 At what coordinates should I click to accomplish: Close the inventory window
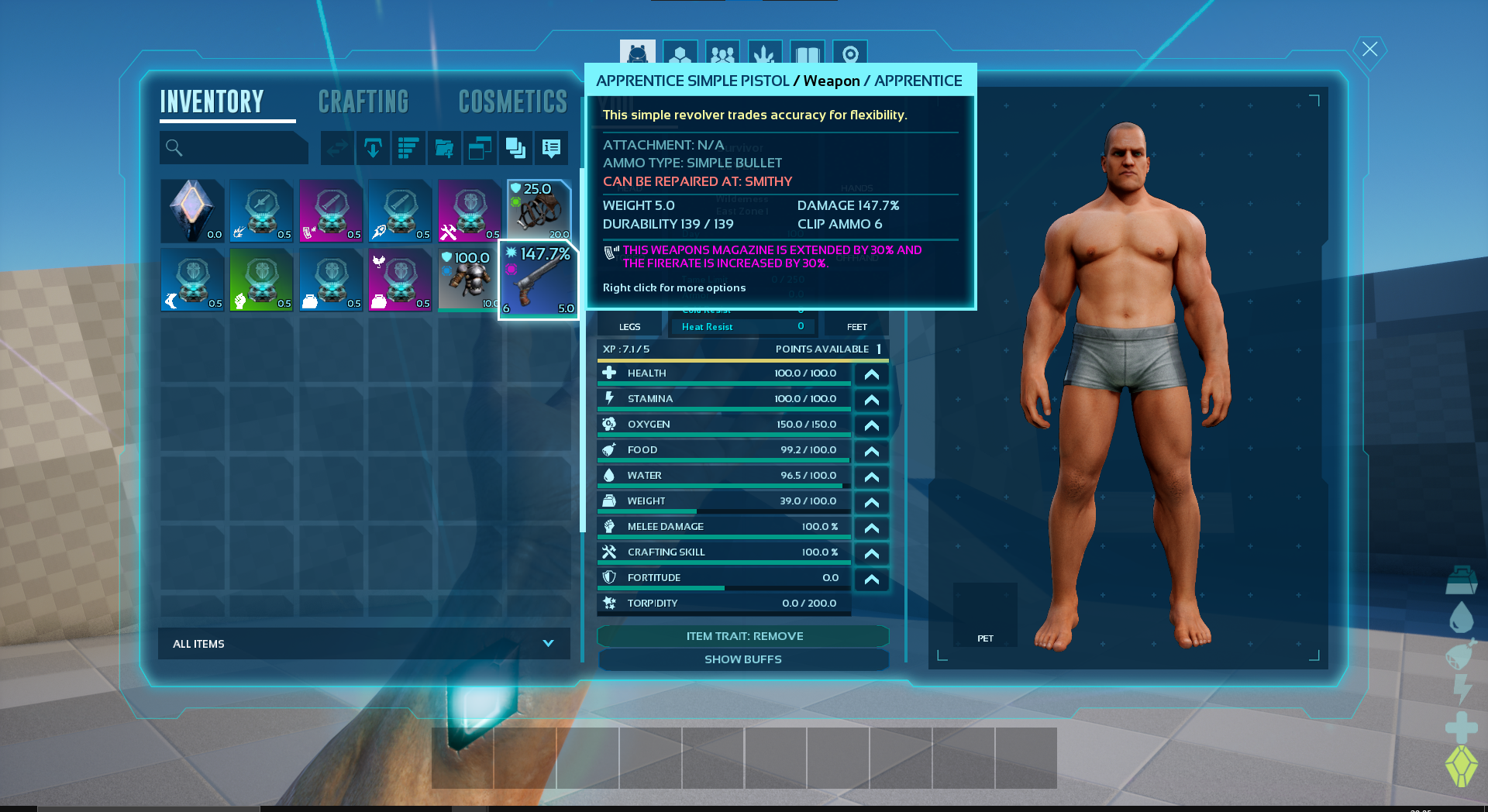tap(1369, 50)
